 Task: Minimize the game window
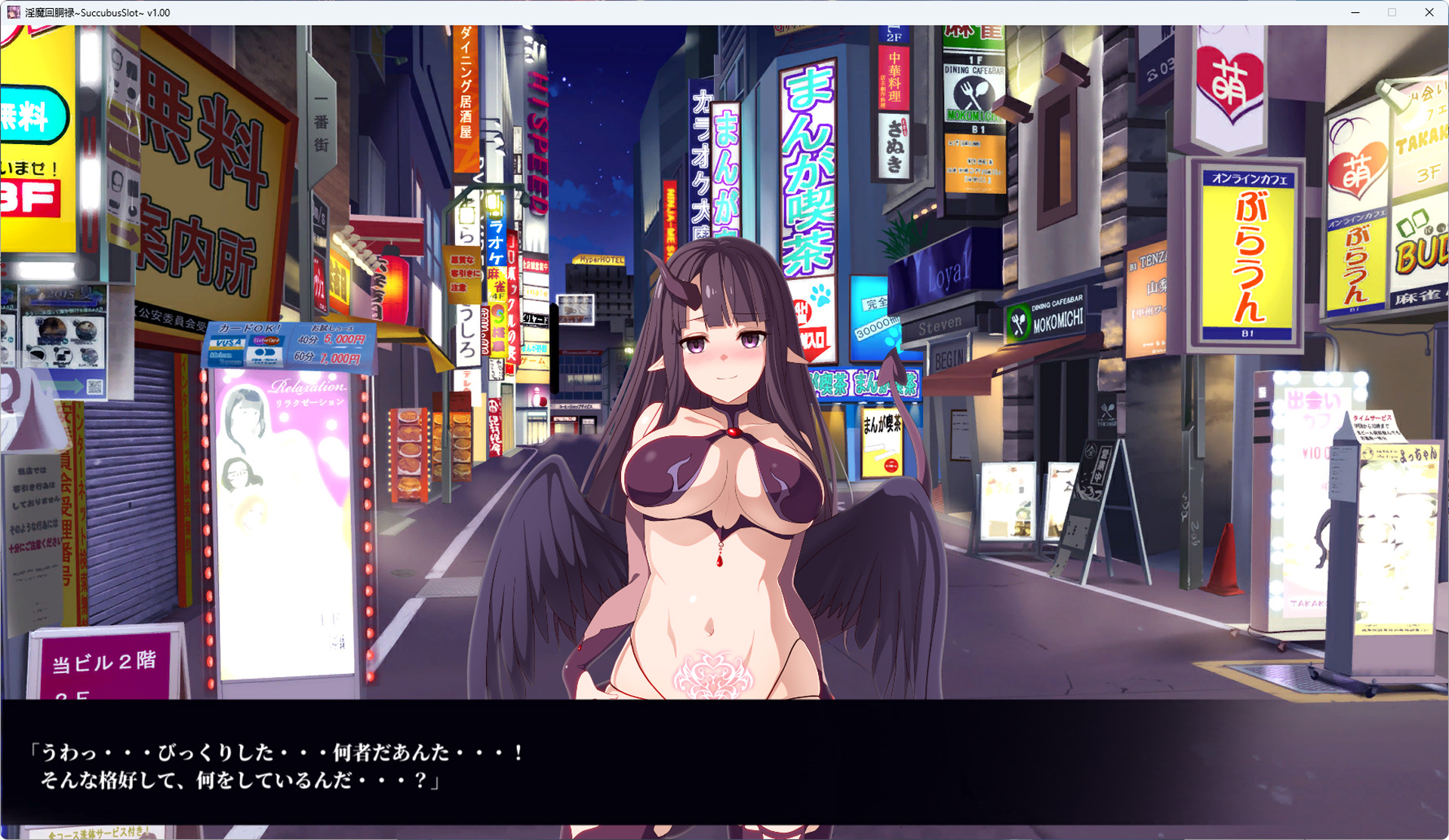point(1355,13)
